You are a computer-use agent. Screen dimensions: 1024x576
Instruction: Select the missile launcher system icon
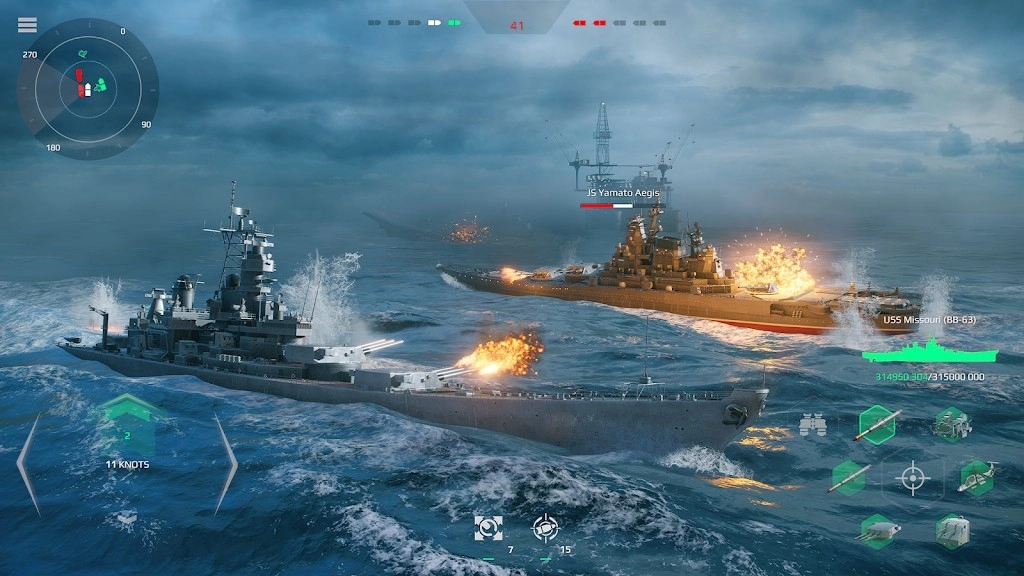951,425
